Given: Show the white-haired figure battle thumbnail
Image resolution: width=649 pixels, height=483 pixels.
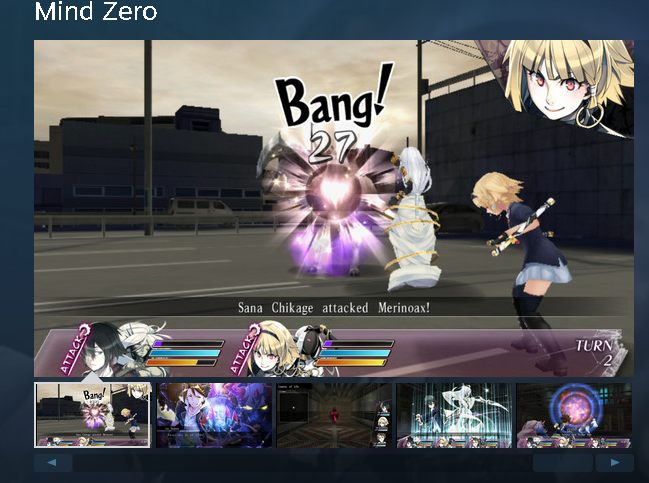Looking at the screenshot, I should tap(454, 414).
